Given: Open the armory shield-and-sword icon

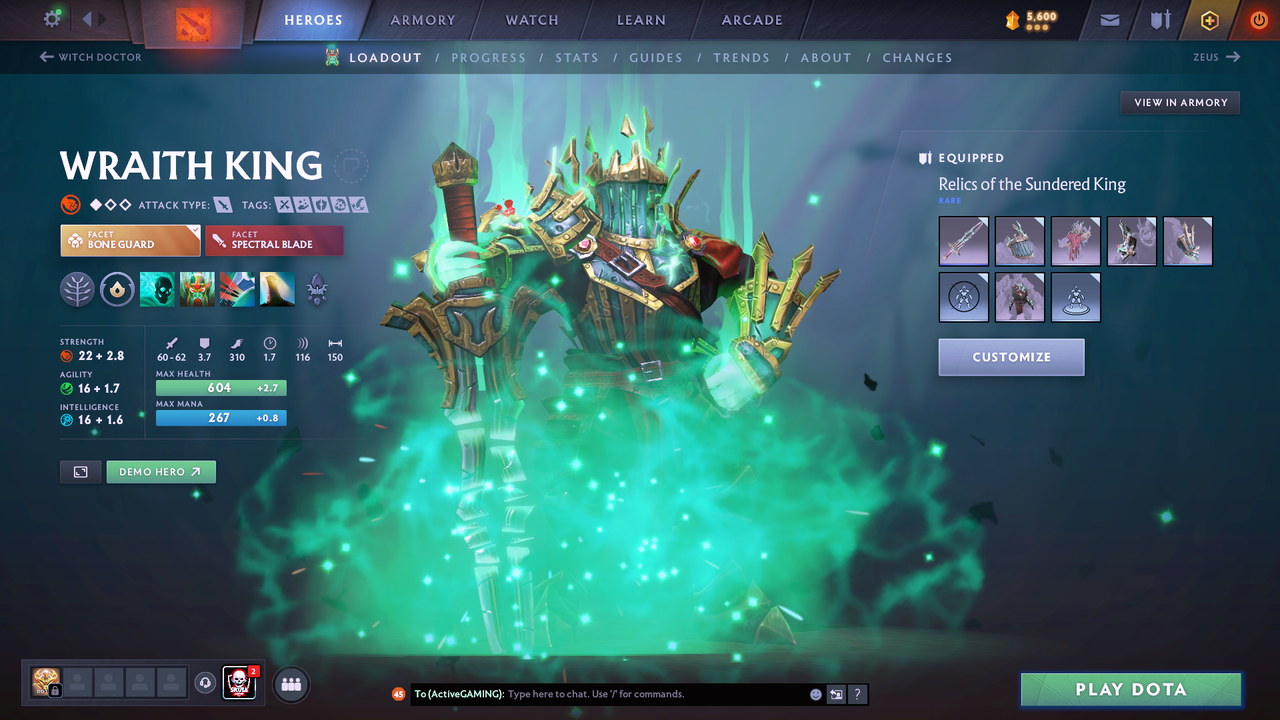Looking at the screenshot, I should 1158,20.
